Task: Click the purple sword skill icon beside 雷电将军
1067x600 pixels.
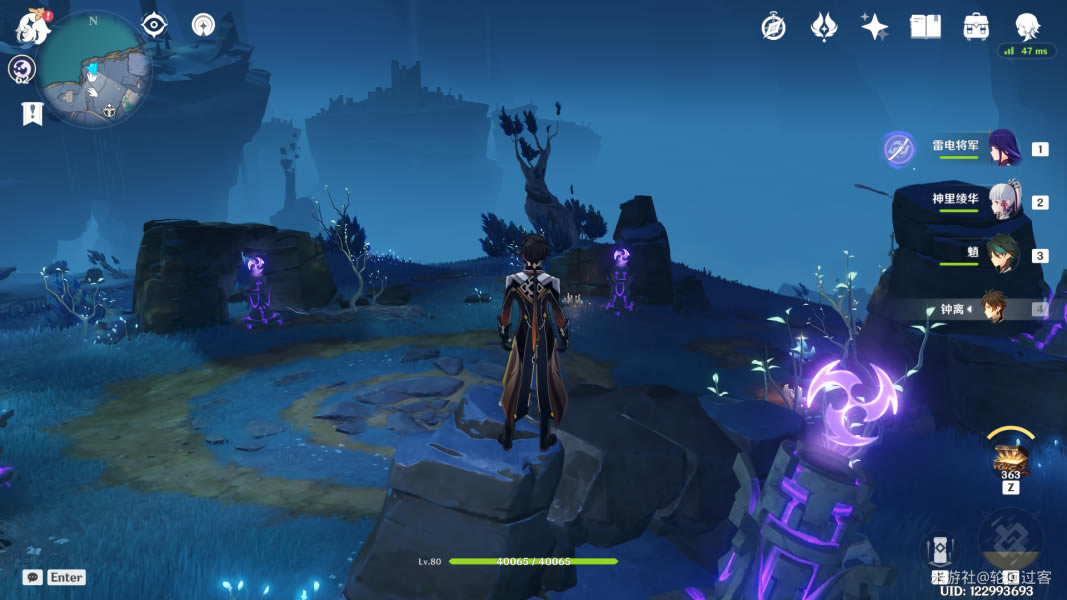Action: pos(899,149)
